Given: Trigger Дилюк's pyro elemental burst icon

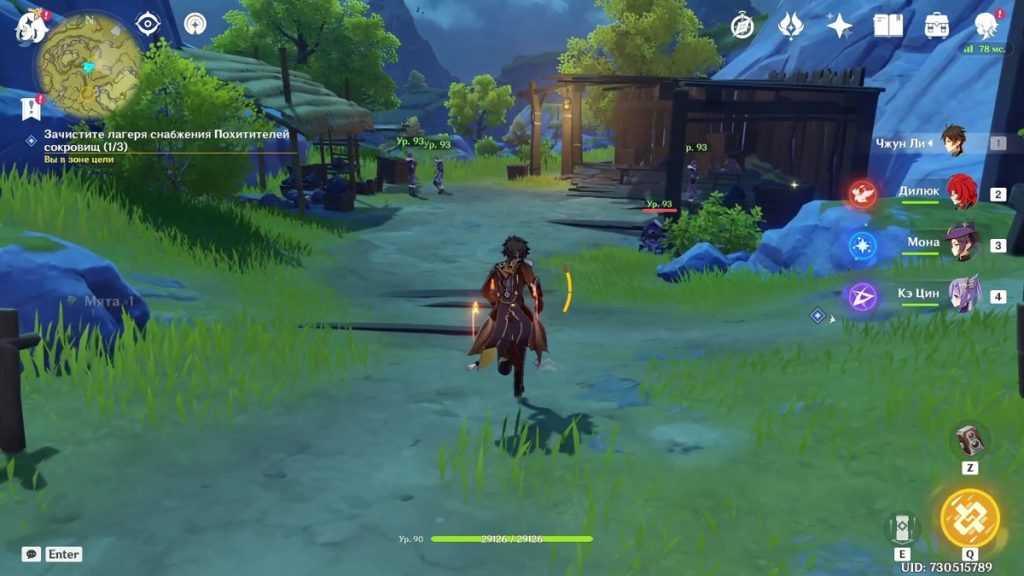Looking at the screenshot, I should point(862,194).
